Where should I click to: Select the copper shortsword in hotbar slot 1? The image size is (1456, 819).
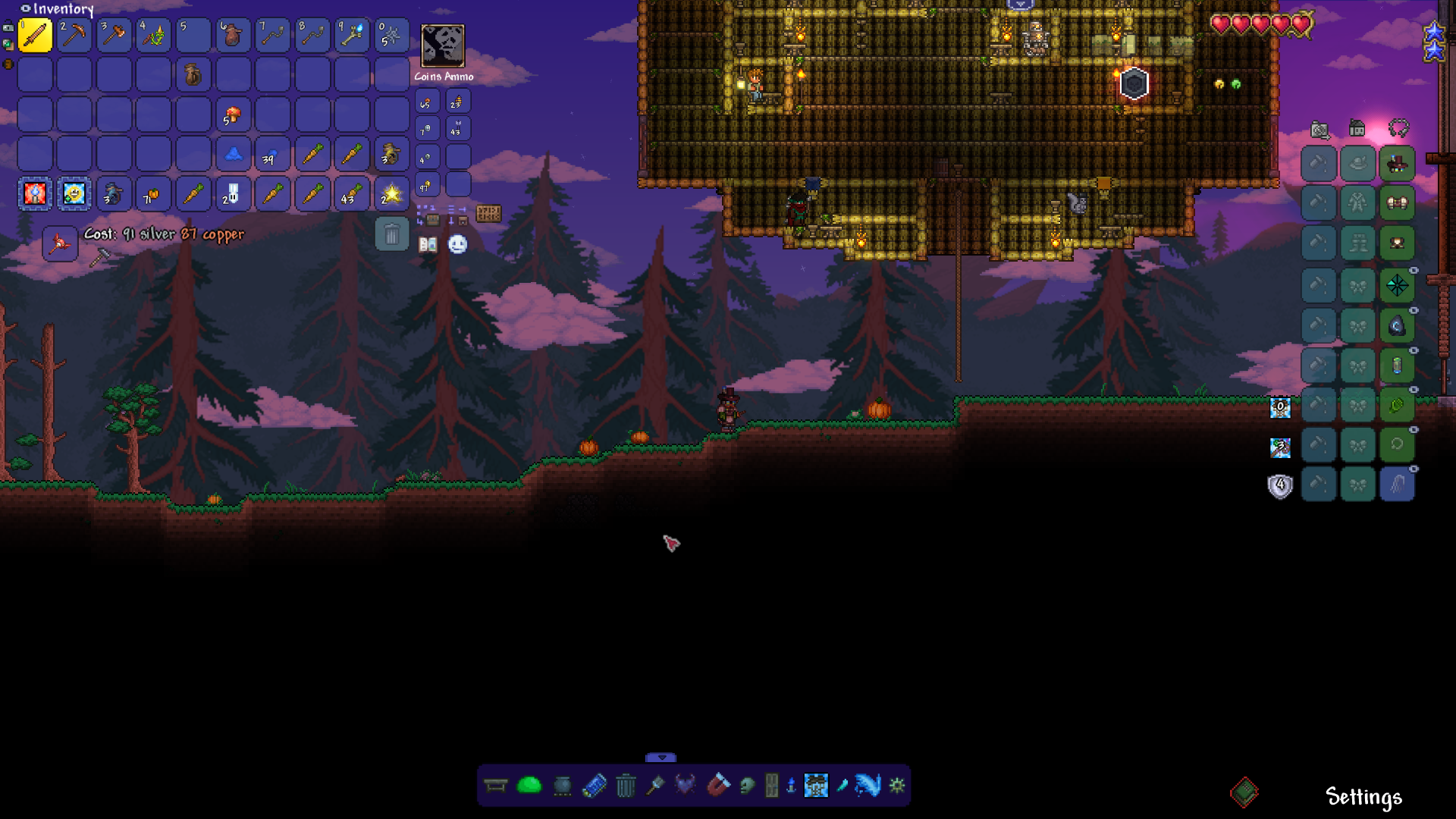(35, 36)
